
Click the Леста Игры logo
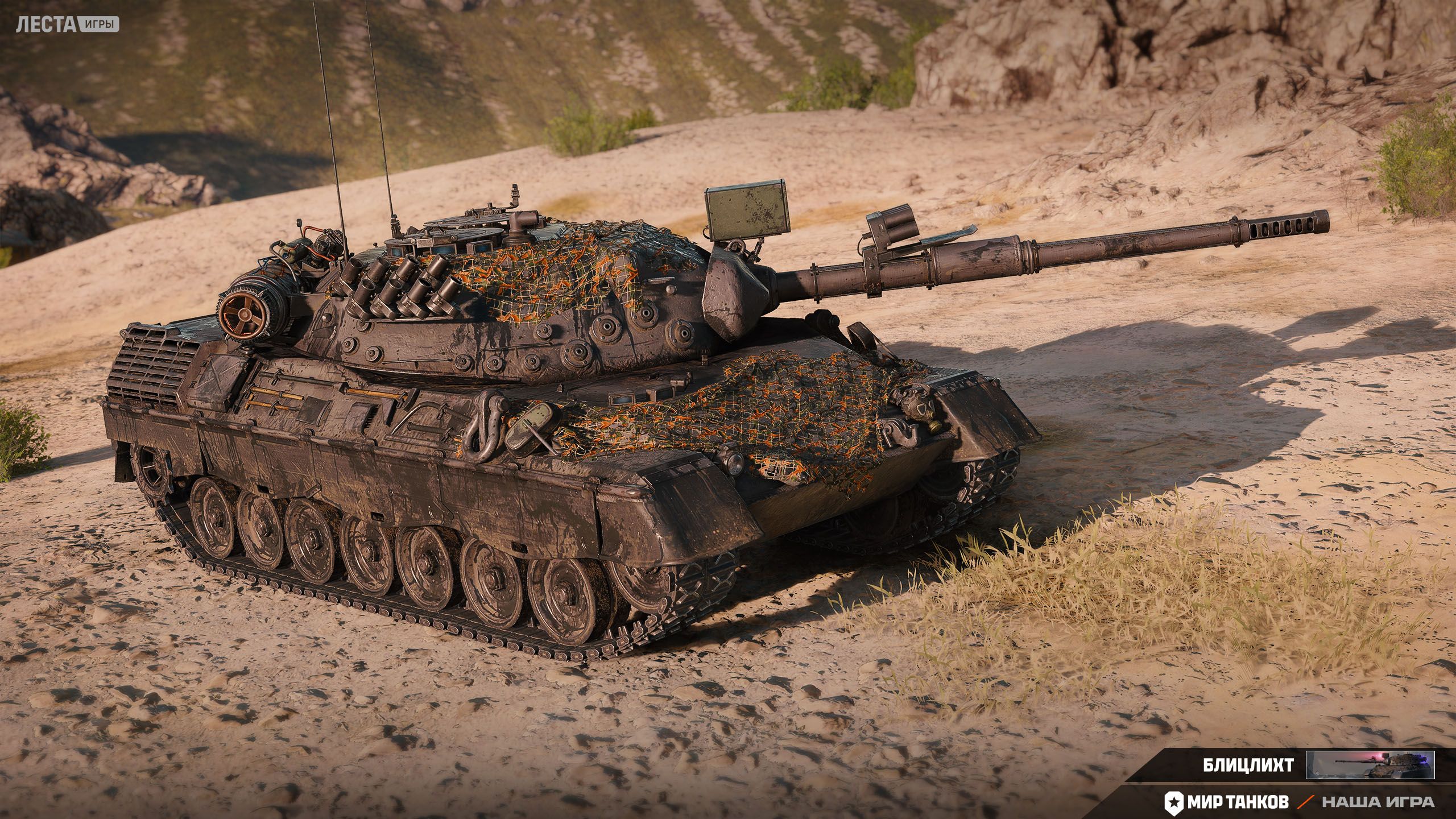pos(67,24)
